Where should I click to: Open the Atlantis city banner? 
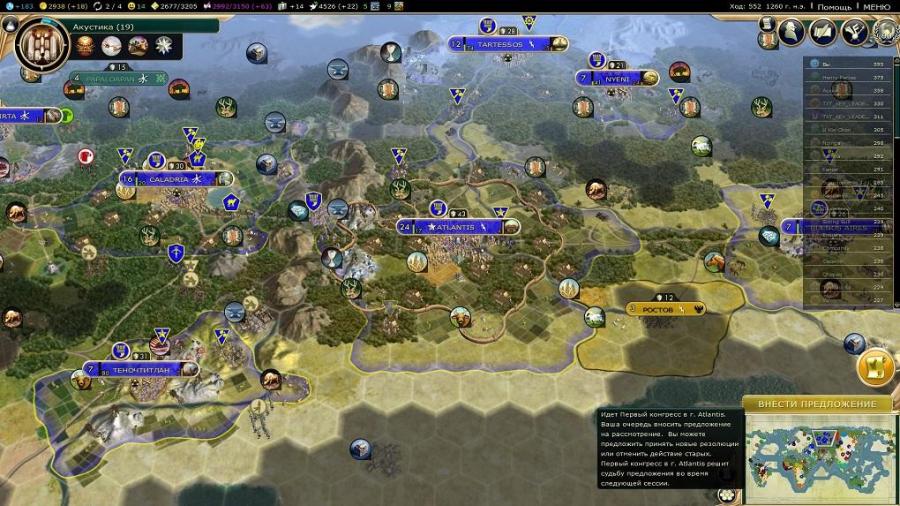coord(459,227)
